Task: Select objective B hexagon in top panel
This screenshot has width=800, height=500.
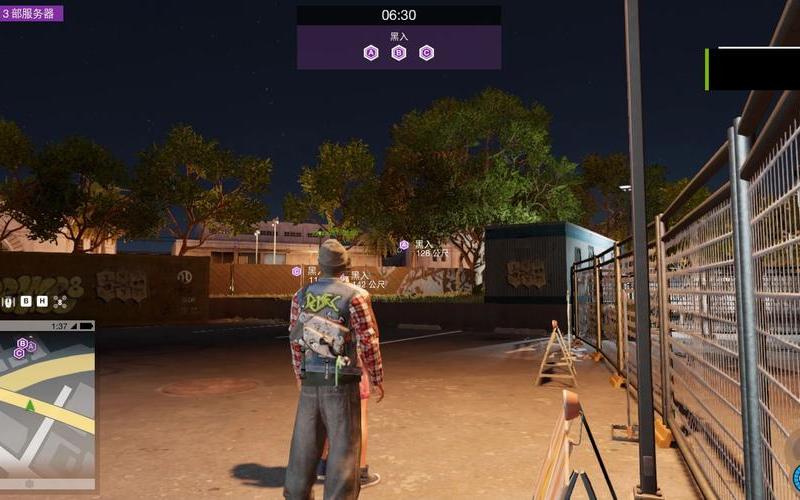Action: point(399,53)
